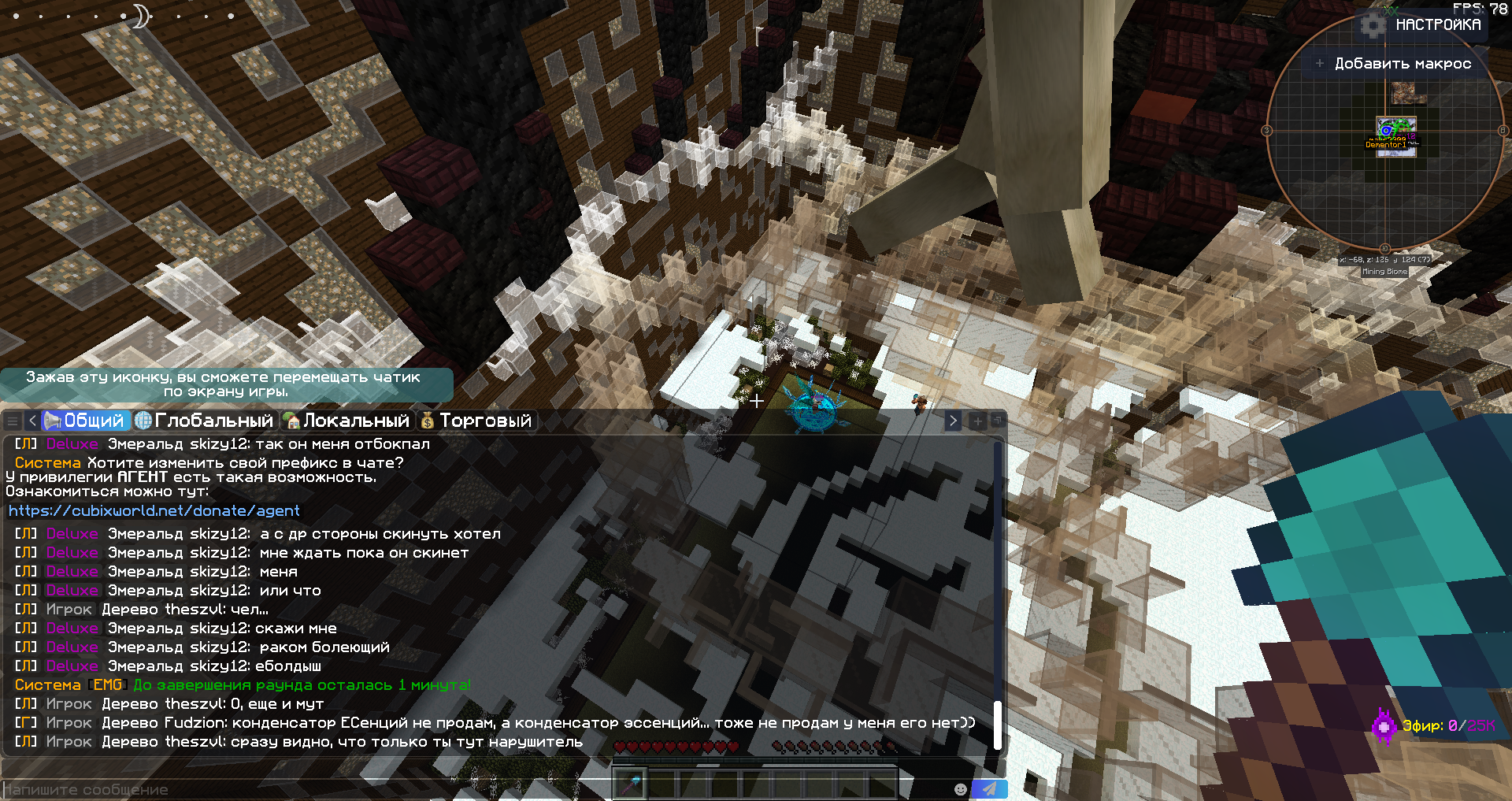1512x801 pixels.
Task: Select the hotbar slot with the shovel
Action: (631, 784)
